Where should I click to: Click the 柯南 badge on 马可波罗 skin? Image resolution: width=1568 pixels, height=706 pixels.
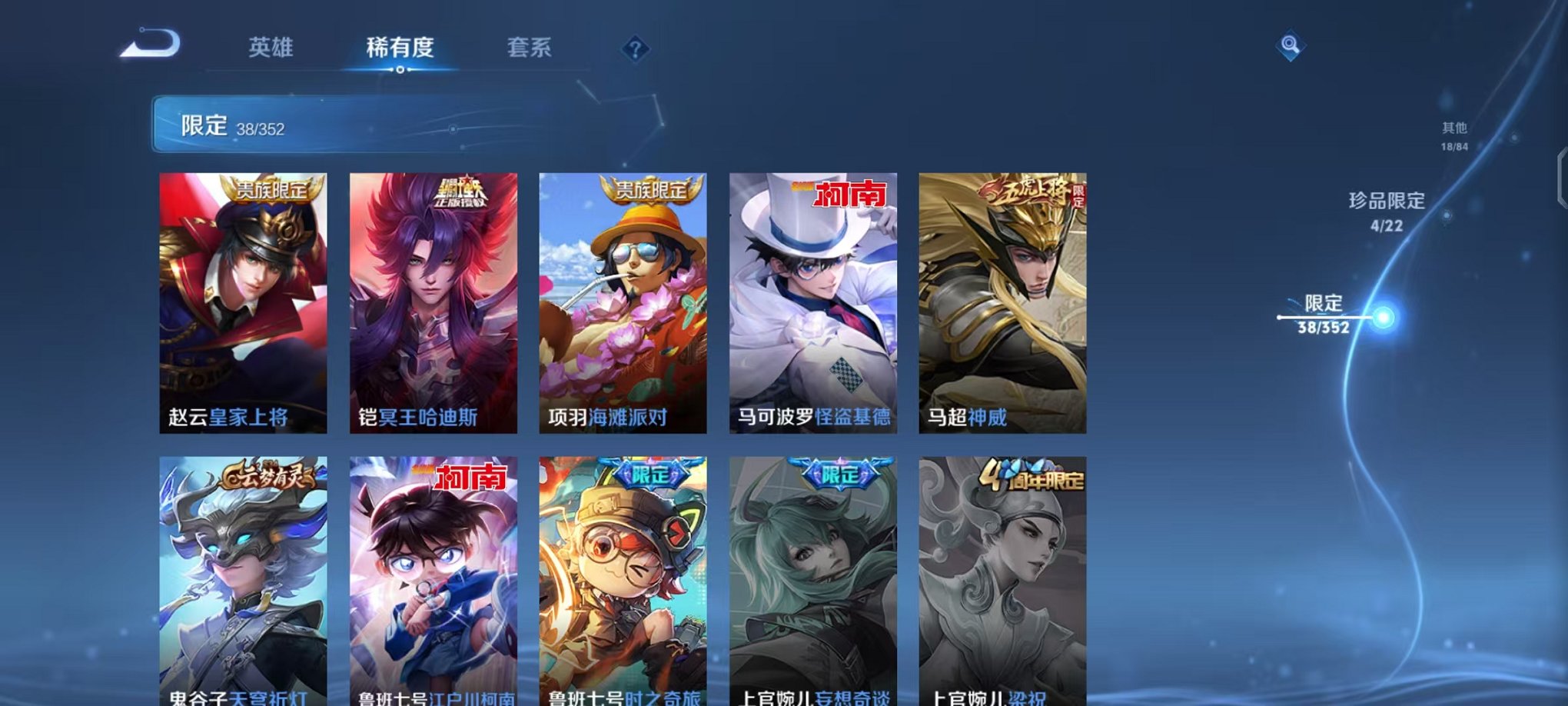point(849,195)
